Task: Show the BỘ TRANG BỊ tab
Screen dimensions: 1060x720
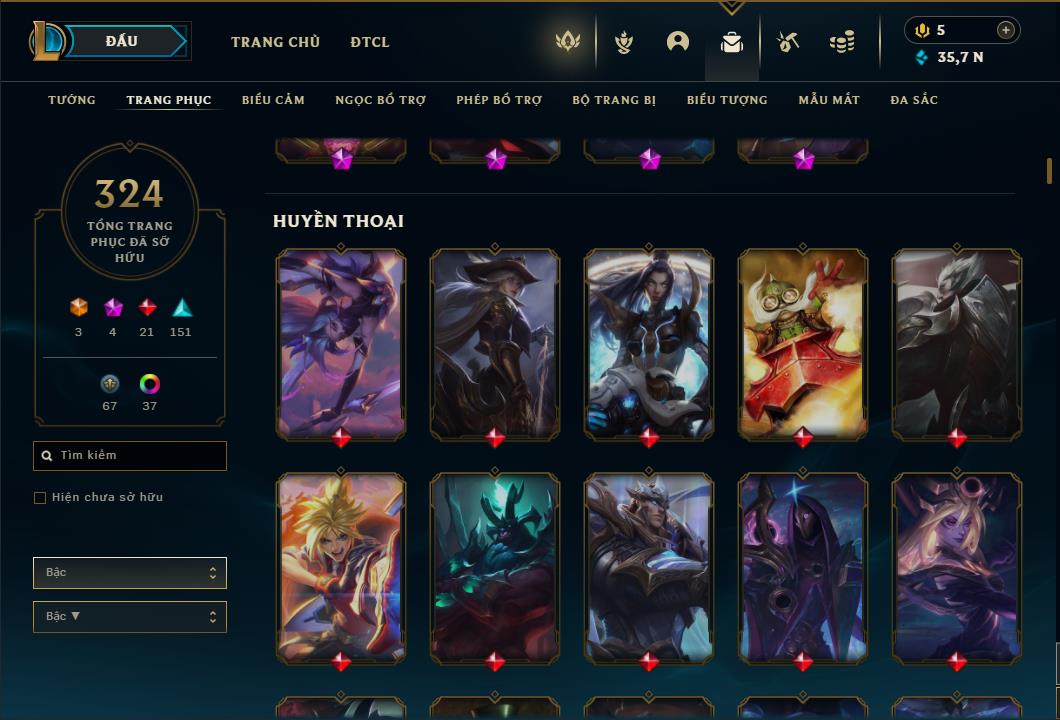Action: (614, 100)
